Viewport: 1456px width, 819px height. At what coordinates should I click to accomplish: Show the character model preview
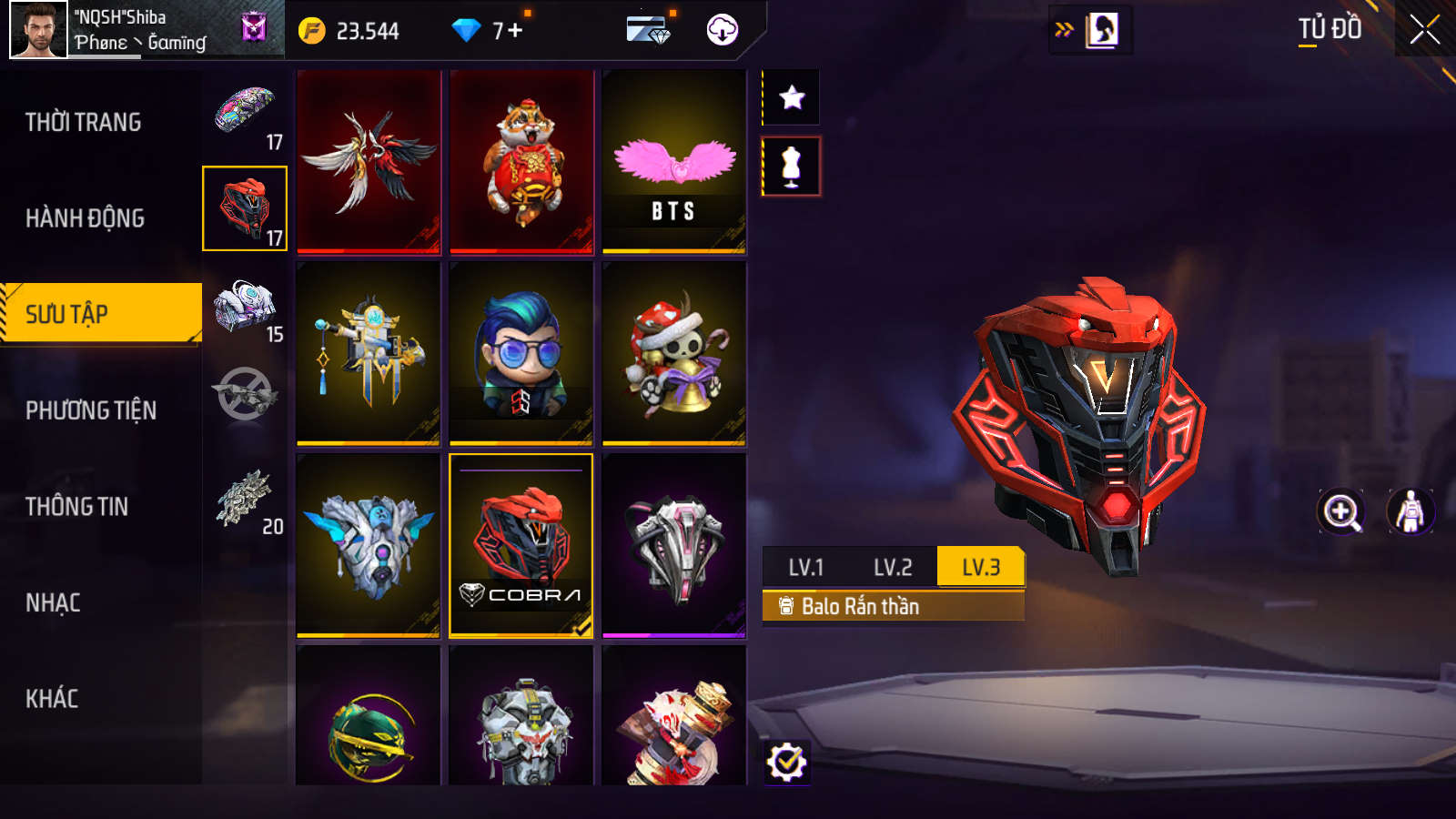pyautogui.click(x=1410, y=511)
